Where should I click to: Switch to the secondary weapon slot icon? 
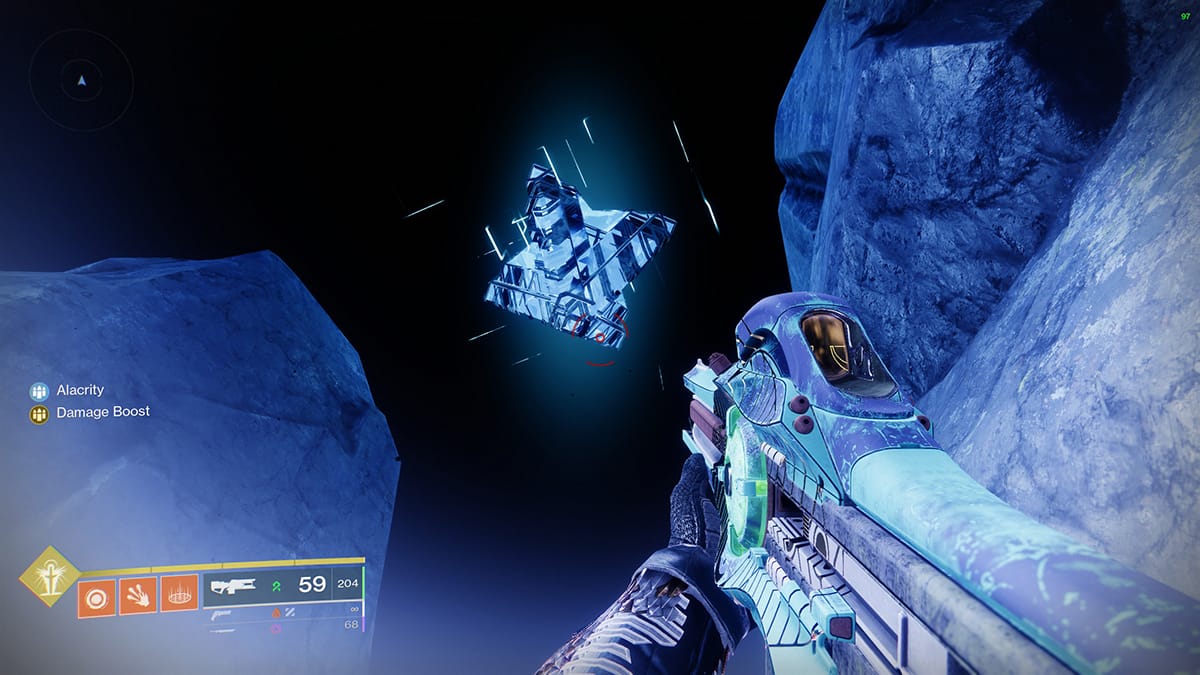[x=219, y=613]
